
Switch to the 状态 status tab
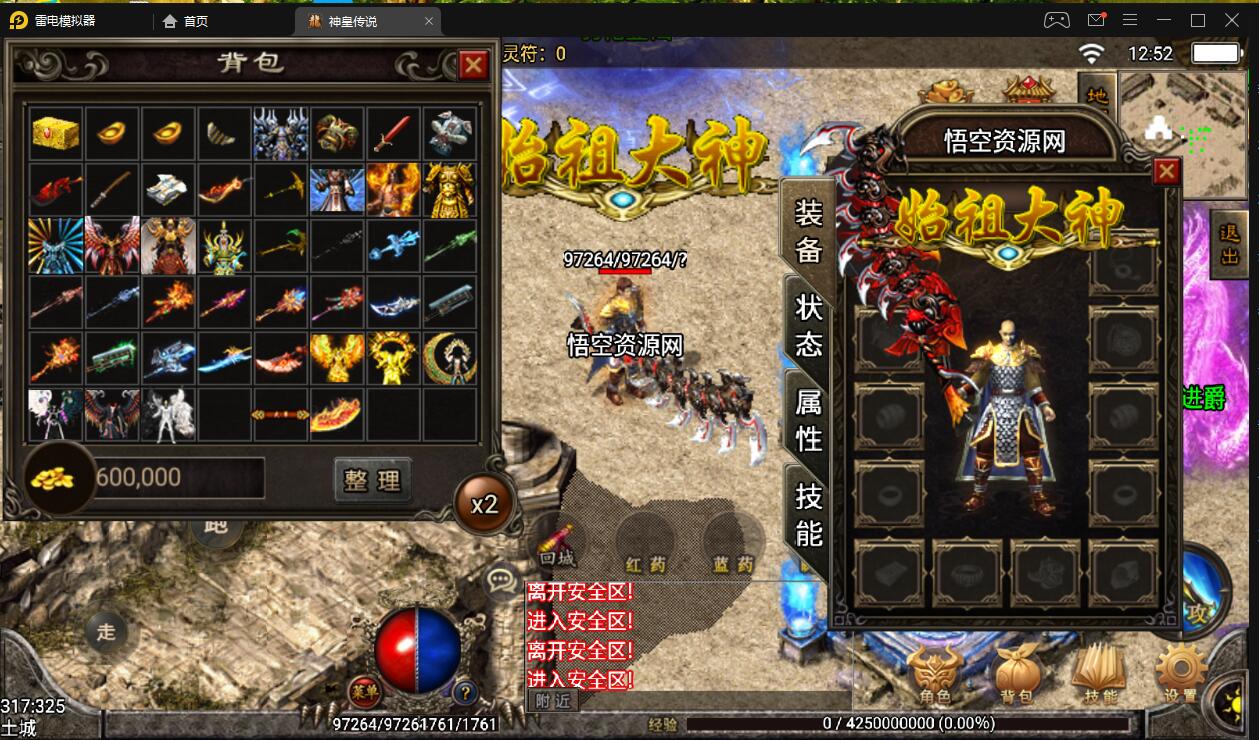(x=808, y=324)
